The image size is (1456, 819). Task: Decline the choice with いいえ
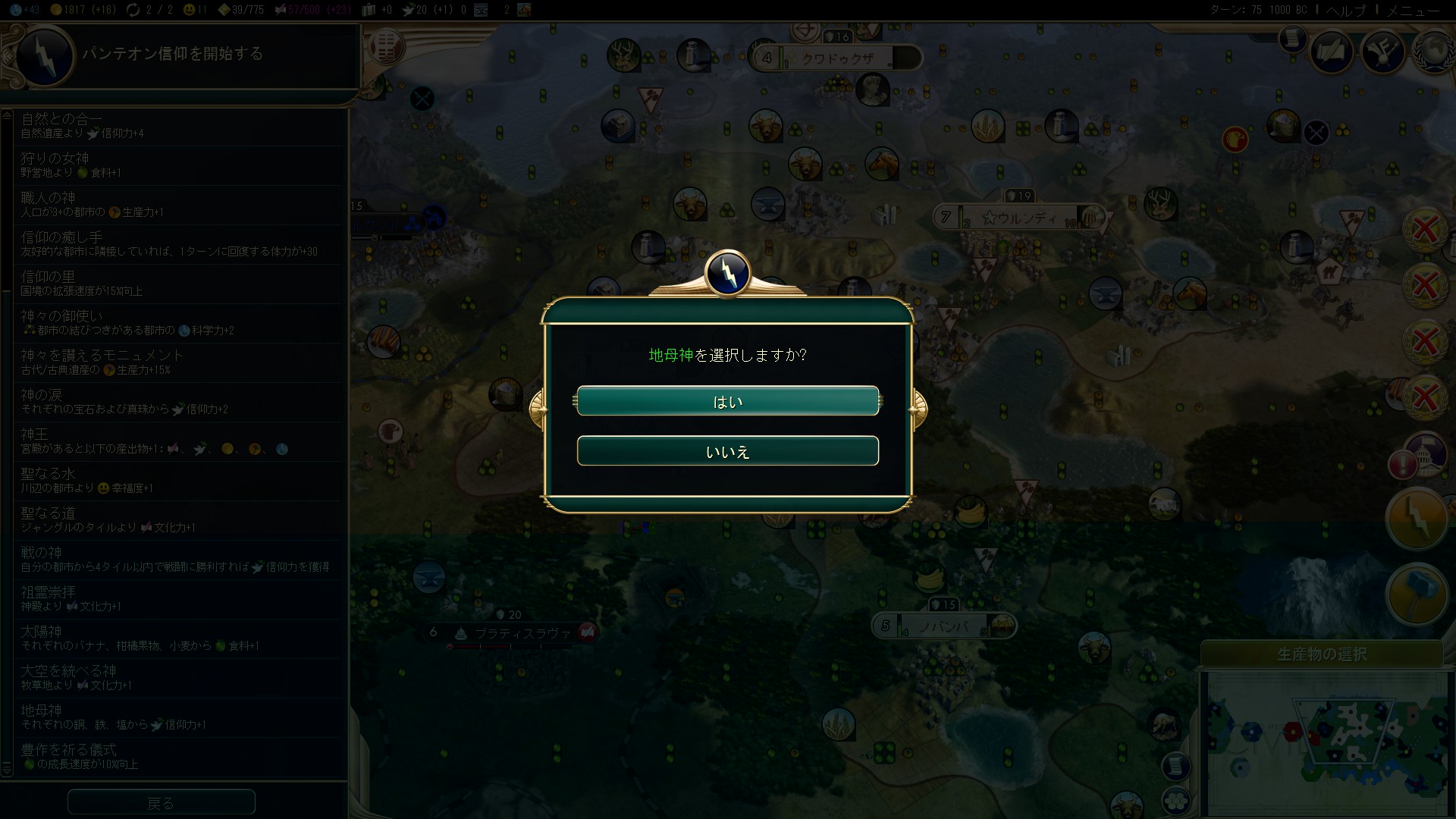pyautogui.click(x=727, y=451)
